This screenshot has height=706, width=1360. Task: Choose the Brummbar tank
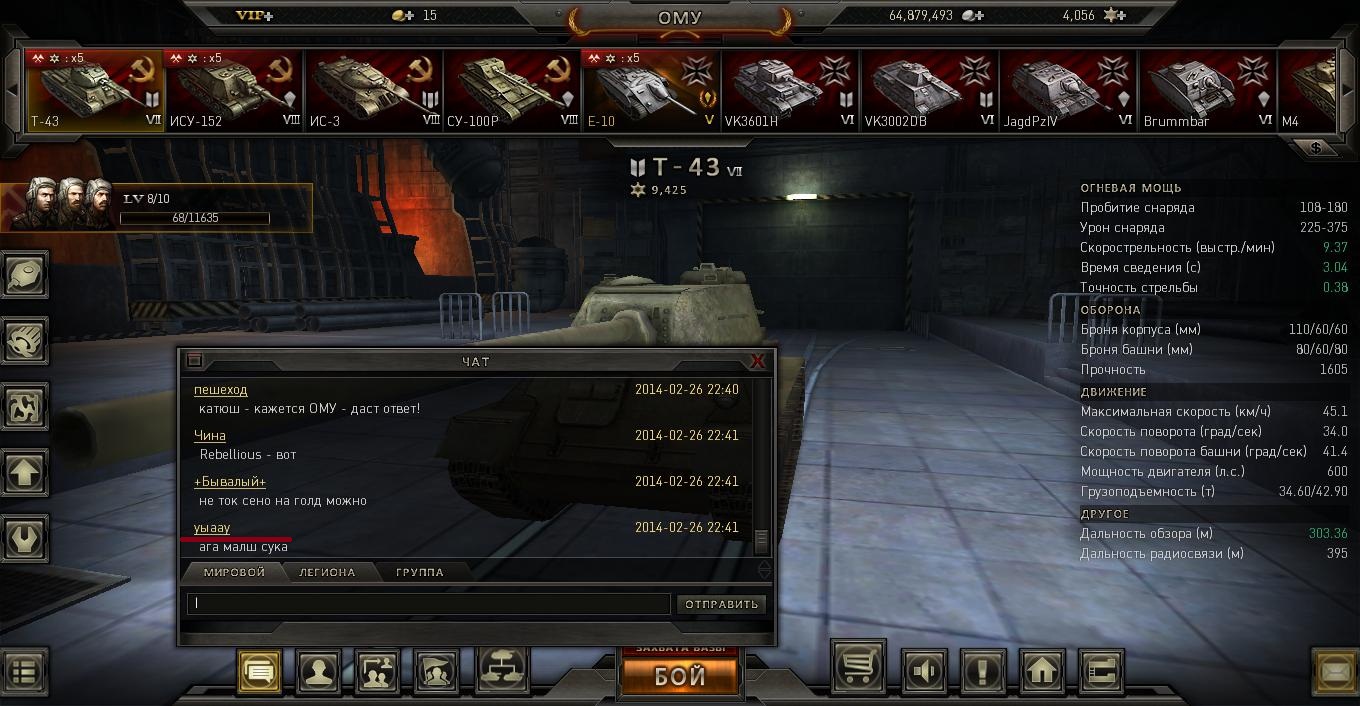[x=1207, y=91]
